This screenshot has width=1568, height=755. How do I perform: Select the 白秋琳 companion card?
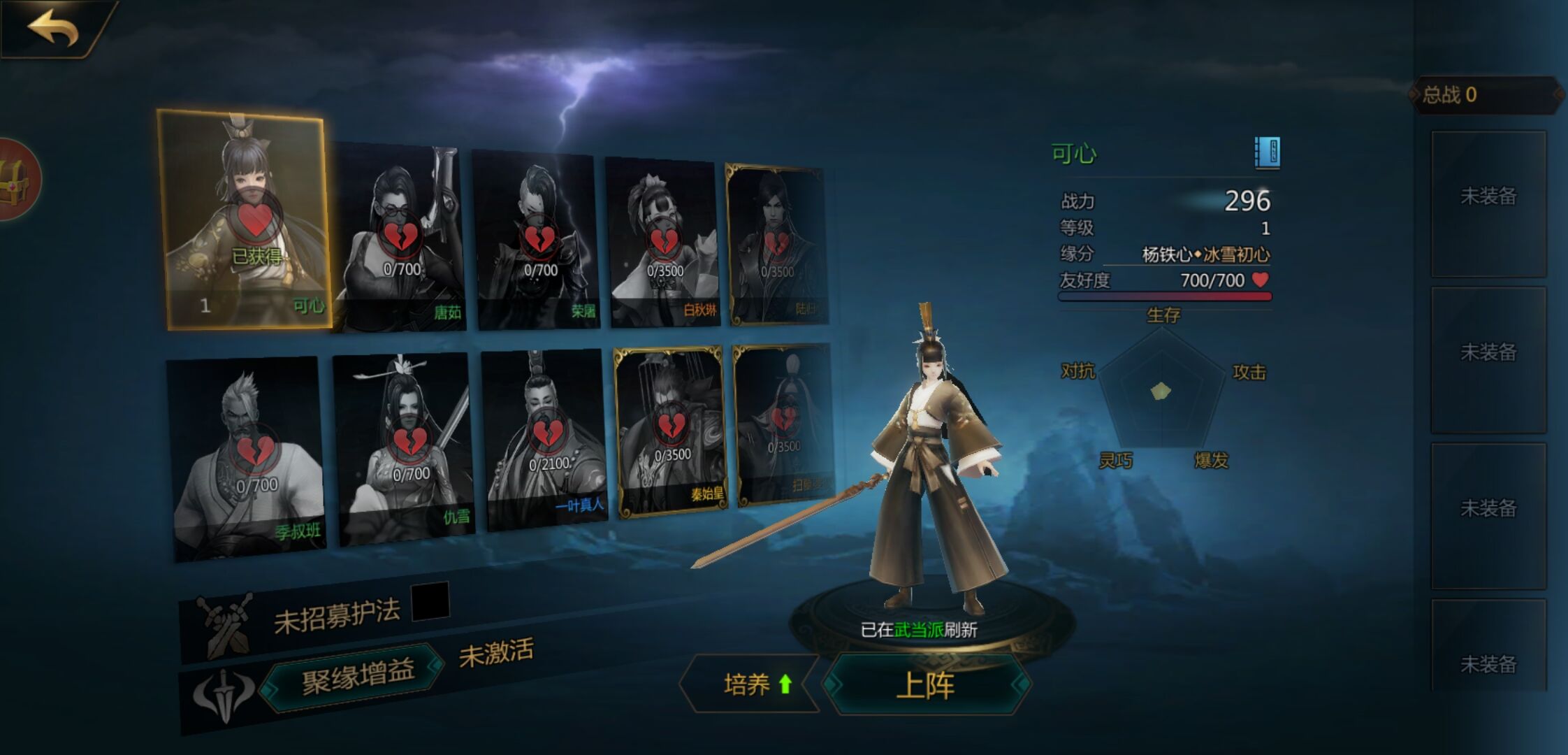[662, 242]
